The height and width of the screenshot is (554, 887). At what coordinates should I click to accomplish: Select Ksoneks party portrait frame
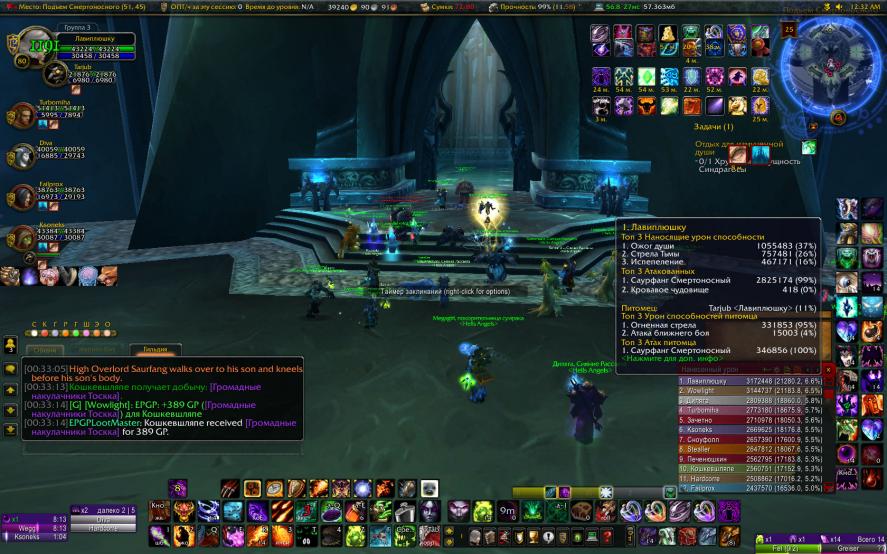[x=22, y=237]
